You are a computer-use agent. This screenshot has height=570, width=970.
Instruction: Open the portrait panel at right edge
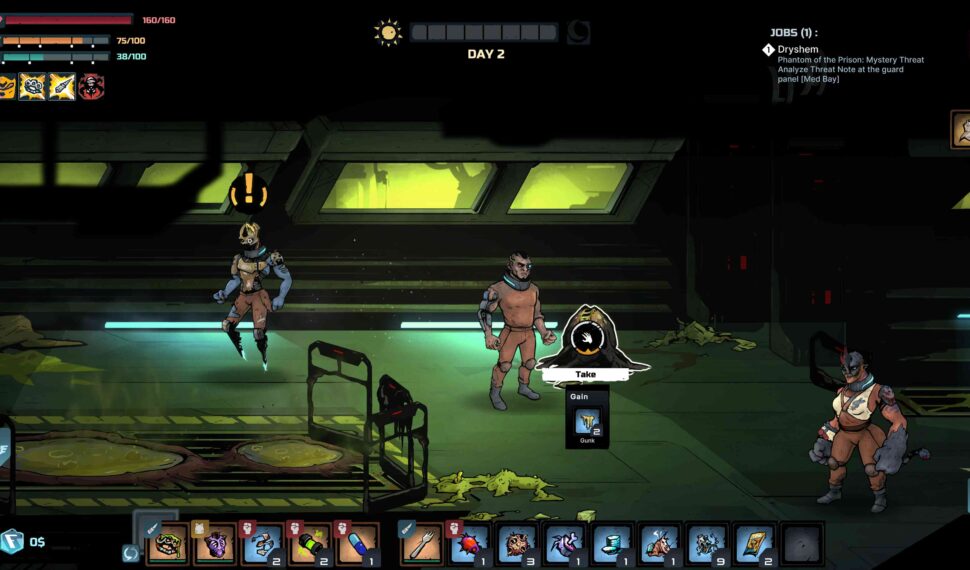960,130
